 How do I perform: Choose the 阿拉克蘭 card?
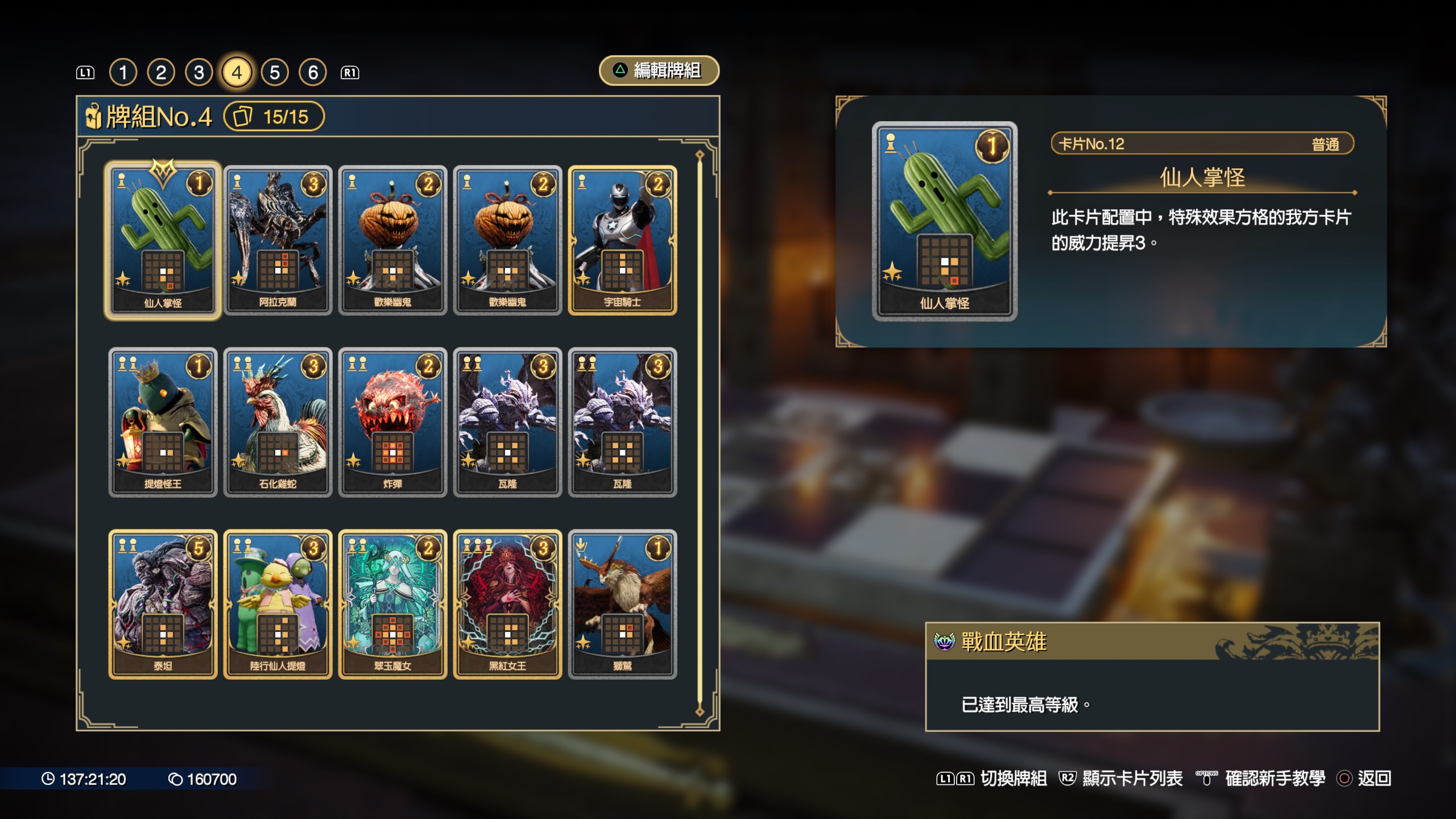(x=278, y=240)
